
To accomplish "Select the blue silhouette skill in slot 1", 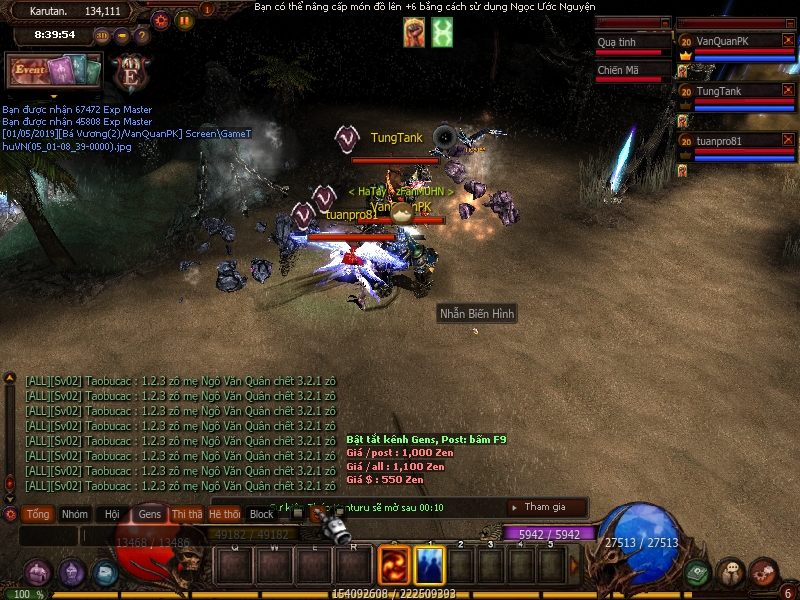I will pos(430,566).
